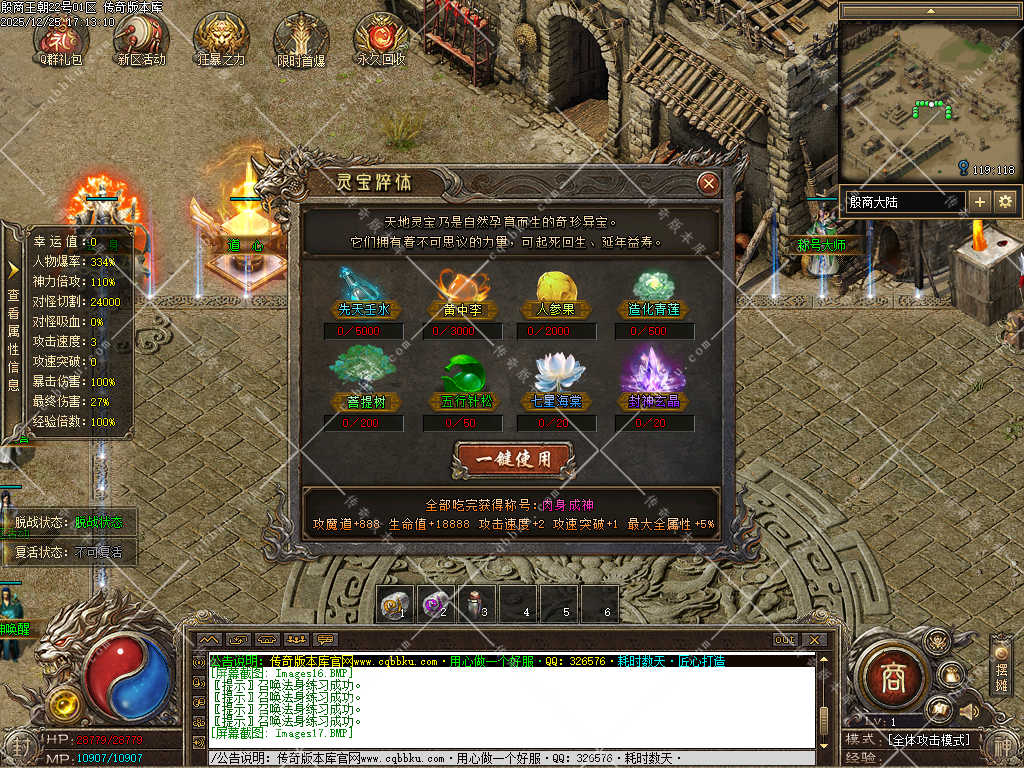Choose the 人参果 golden fruit
This screenshot has width=1024, height=768.
pyautogui.click(x=556, y=284)
